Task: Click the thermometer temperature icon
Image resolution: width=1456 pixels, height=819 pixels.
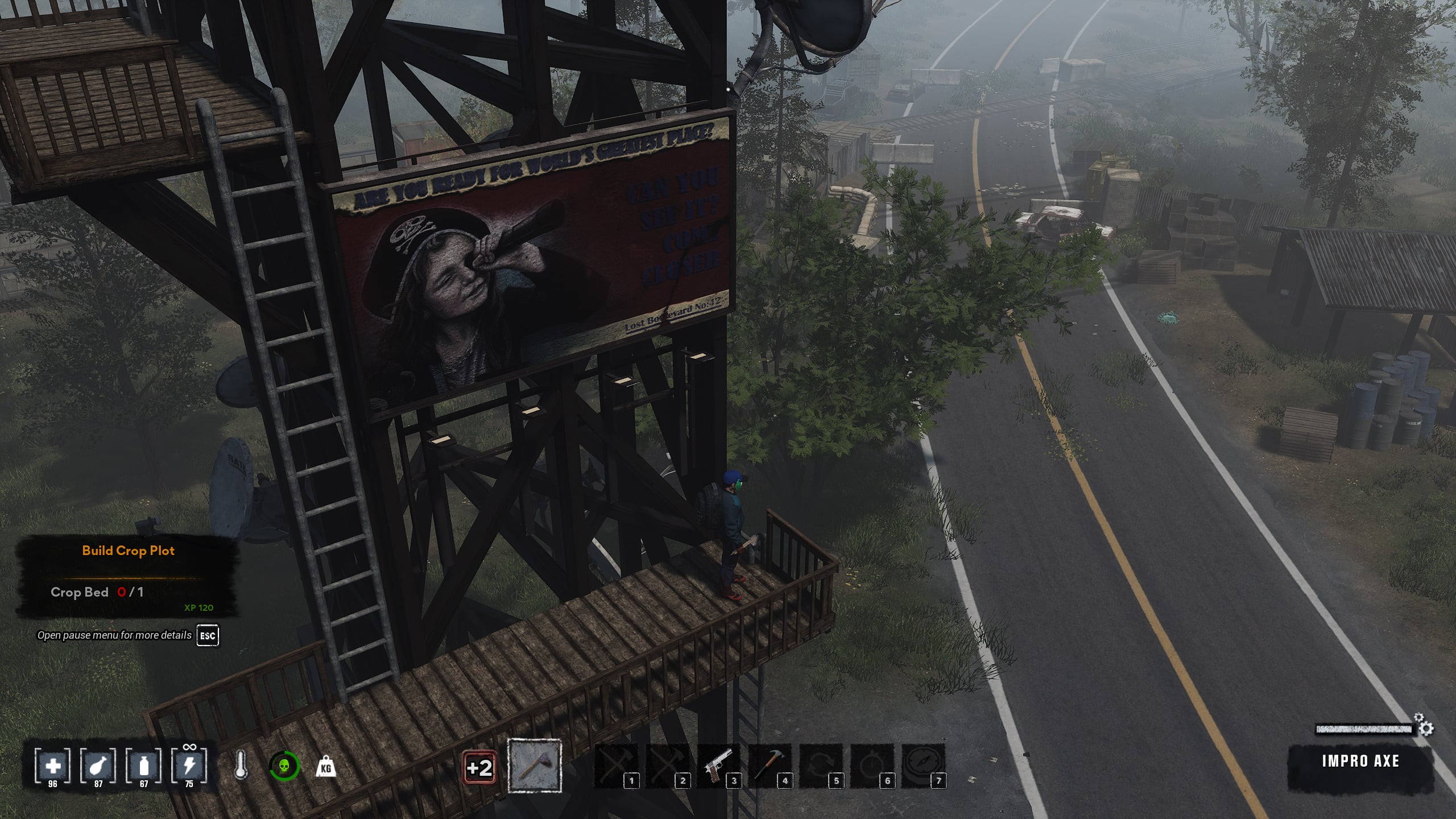Action: (241, 766)
